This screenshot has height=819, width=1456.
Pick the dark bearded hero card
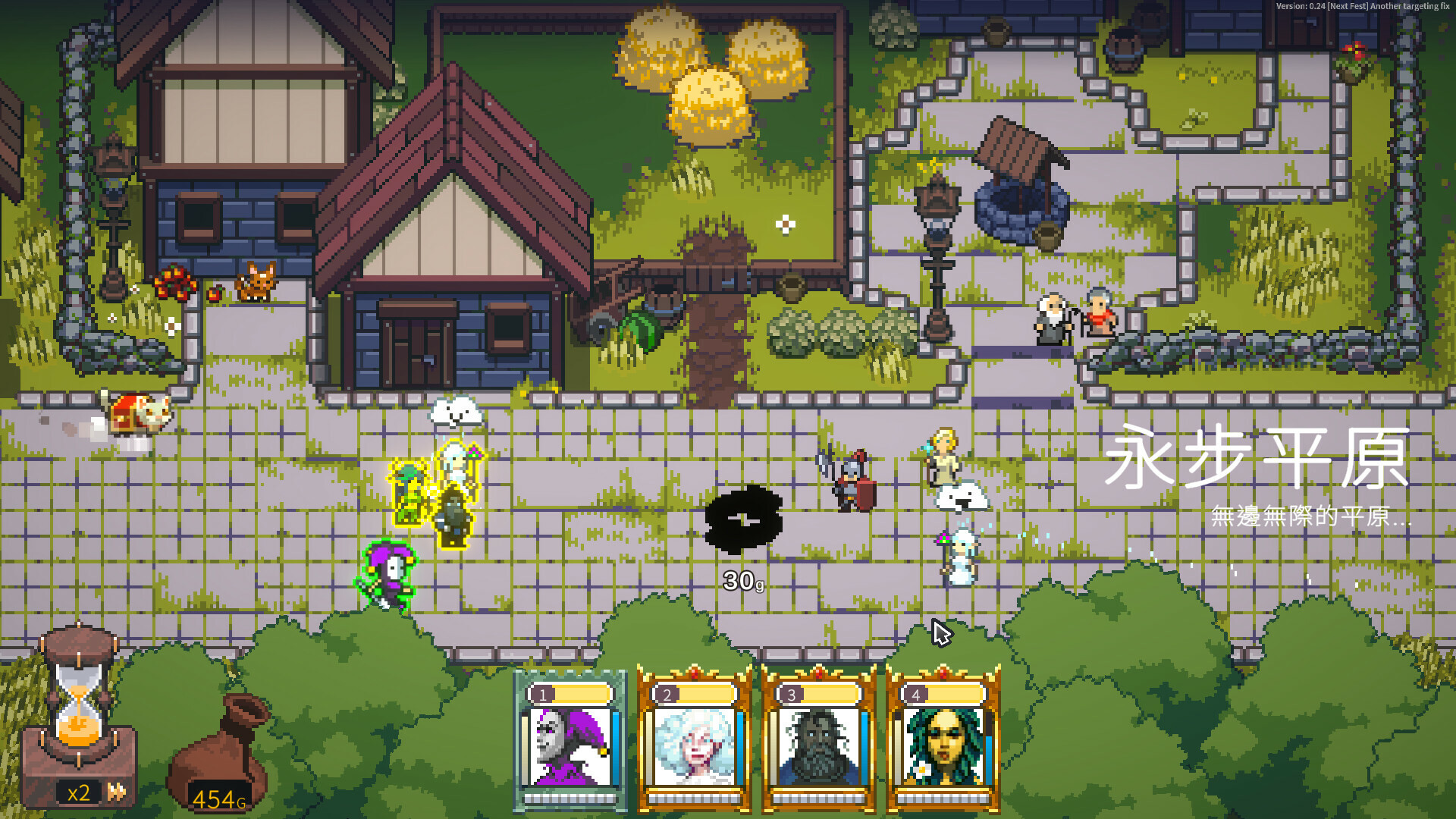[819, 742]
